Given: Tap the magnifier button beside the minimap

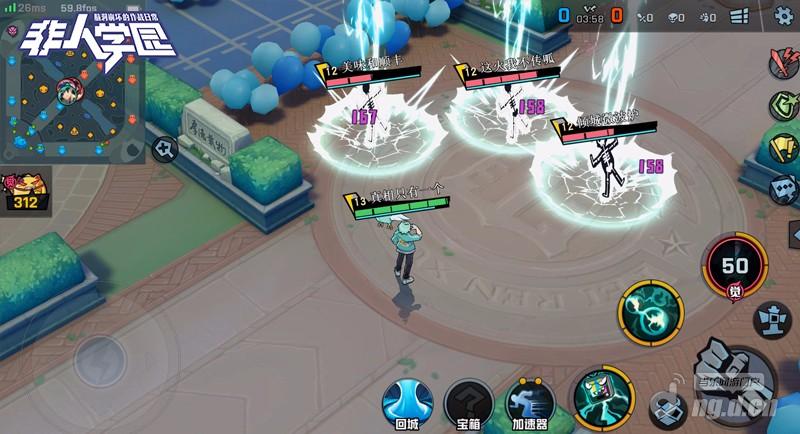Looking at the screenshot, I should (x=163, y=150).
